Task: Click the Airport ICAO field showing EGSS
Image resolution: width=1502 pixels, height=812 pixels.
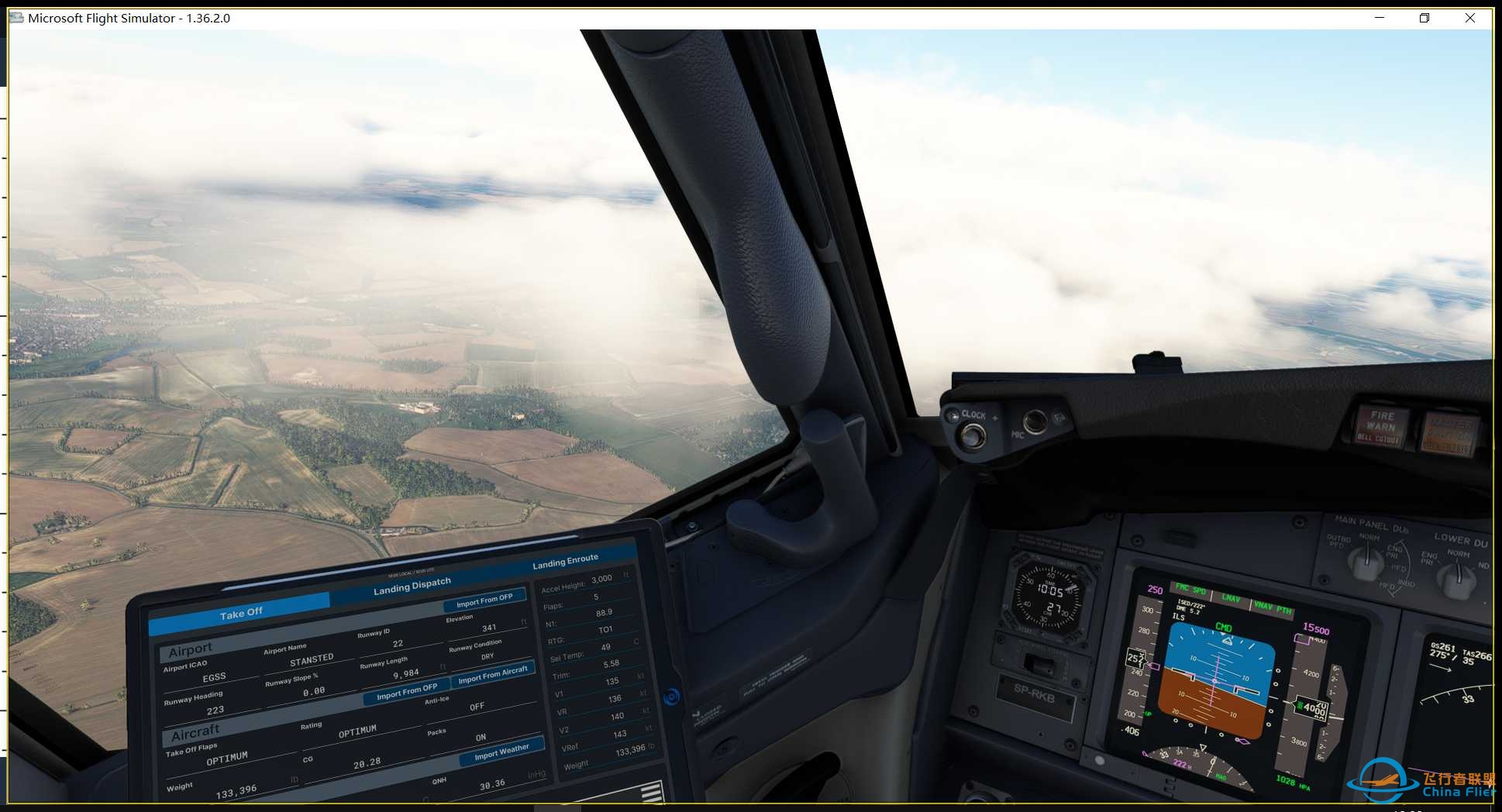Action: pos(215,676)
